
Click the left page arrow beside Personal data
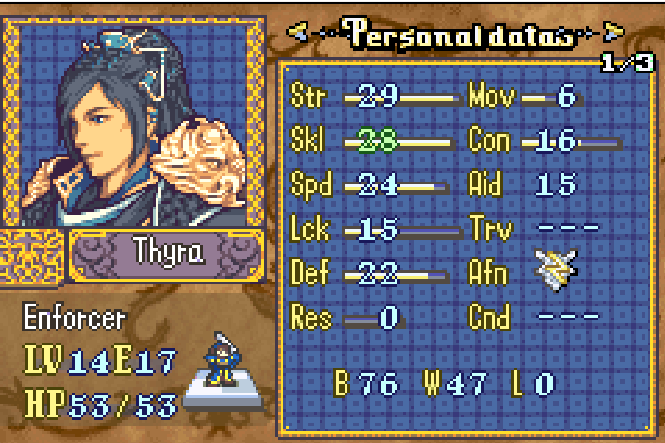pos(298,32)
